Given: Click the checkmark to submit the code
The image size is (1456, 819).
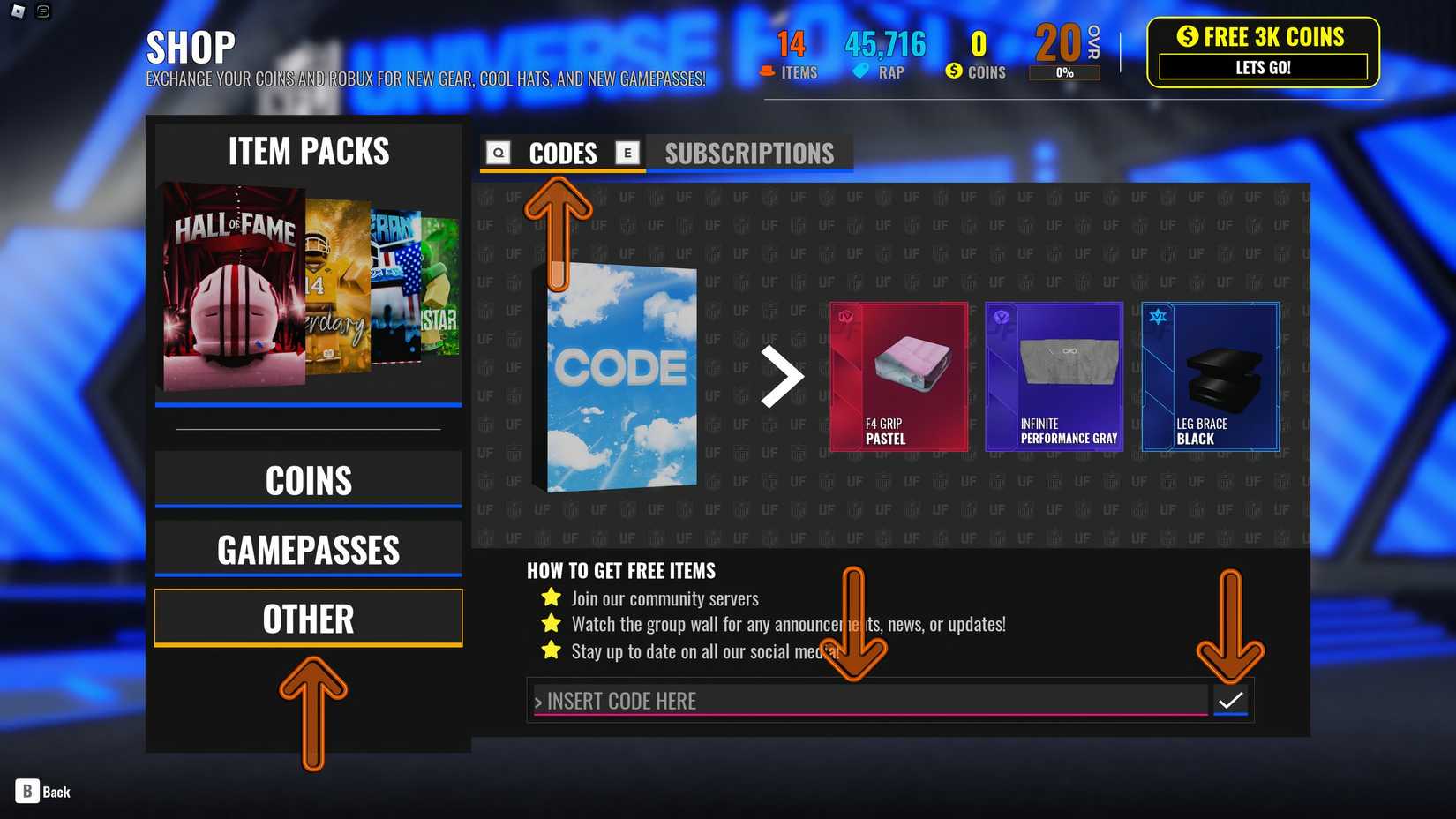Looking at the screenshot, I should click(1230, 699).
